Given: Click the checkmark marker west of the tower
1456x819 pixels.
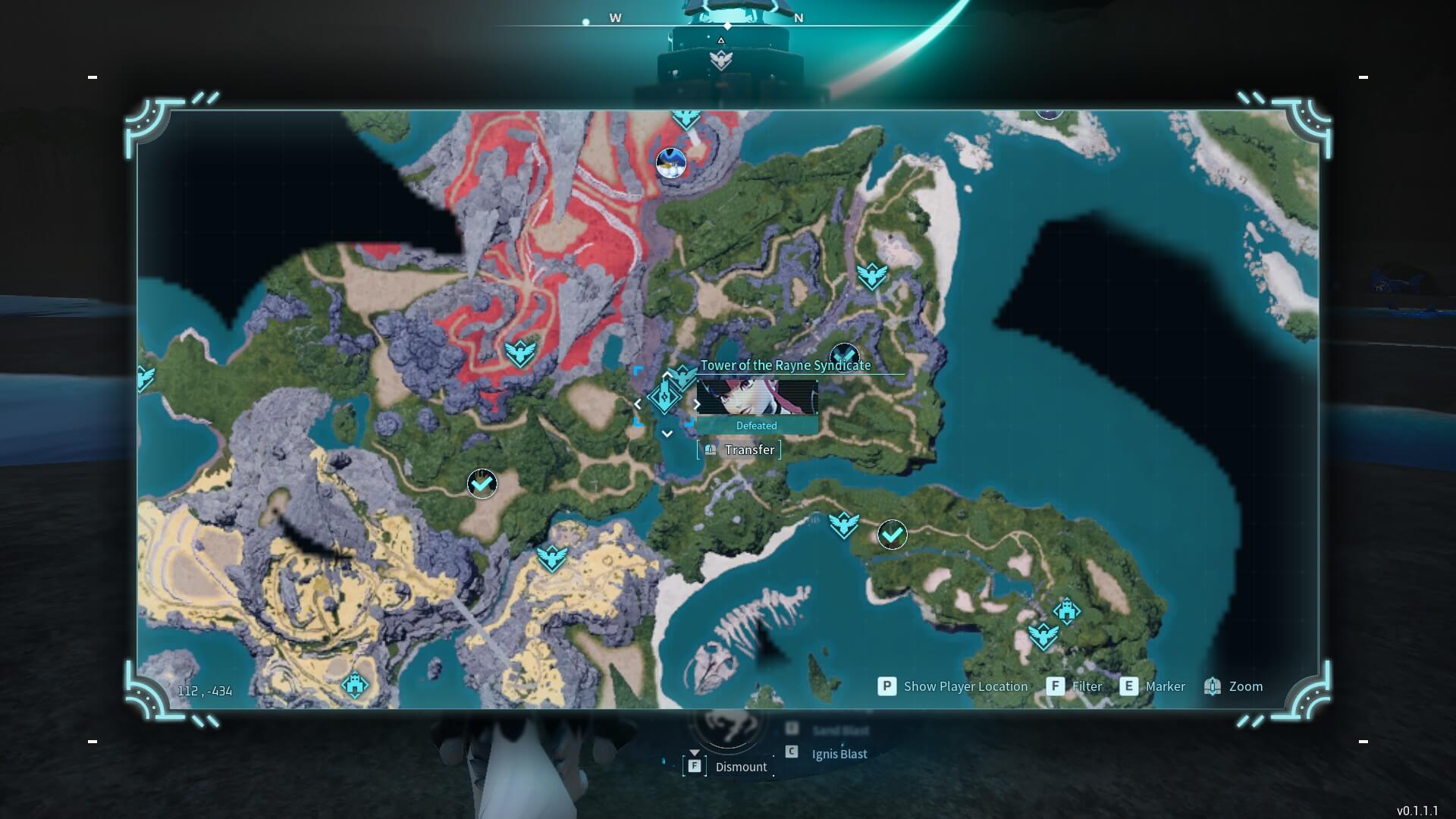Looking at the screenshot, I should 483,485.
